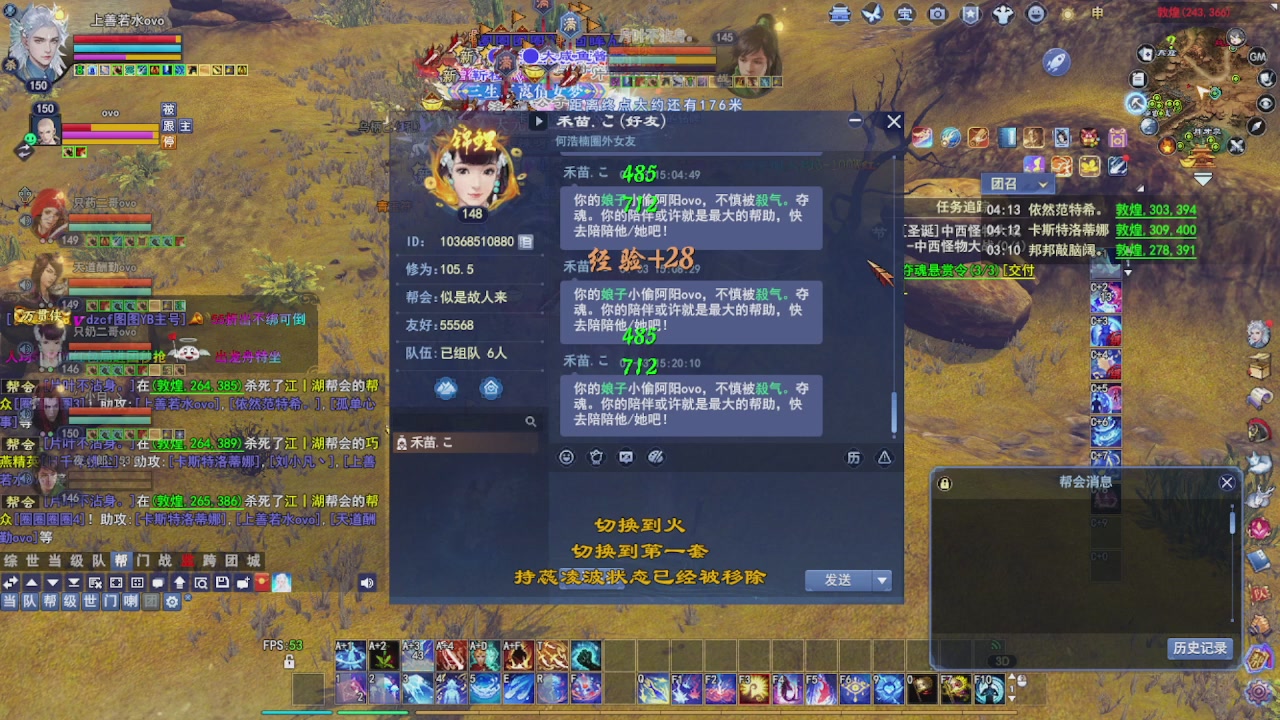Toggle the speaker mute icon near the chat bar
This screenshot has height=720, width=1280.
(367, 581)
